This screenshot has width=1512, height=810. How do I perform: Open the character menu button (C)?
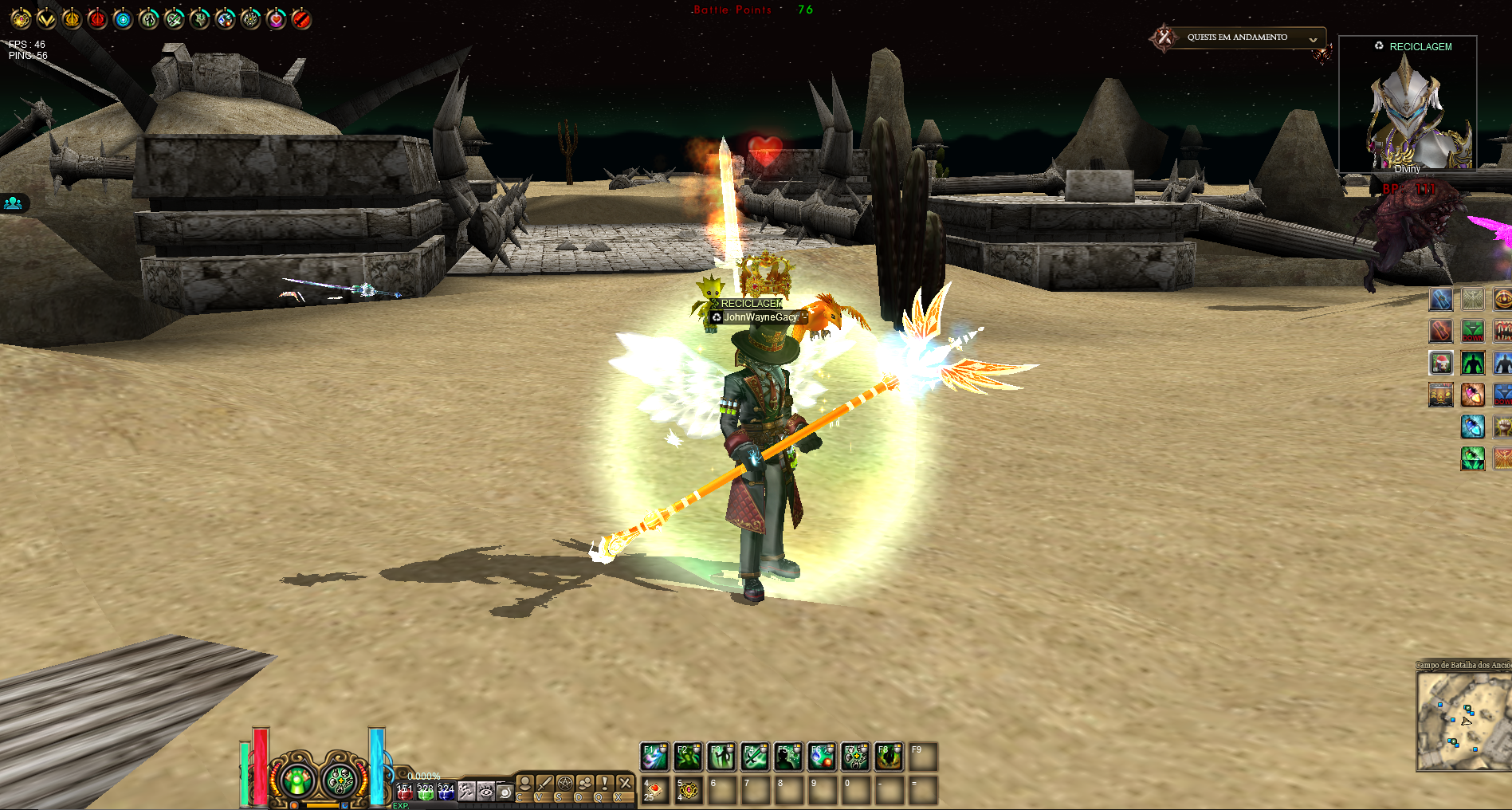524,784
